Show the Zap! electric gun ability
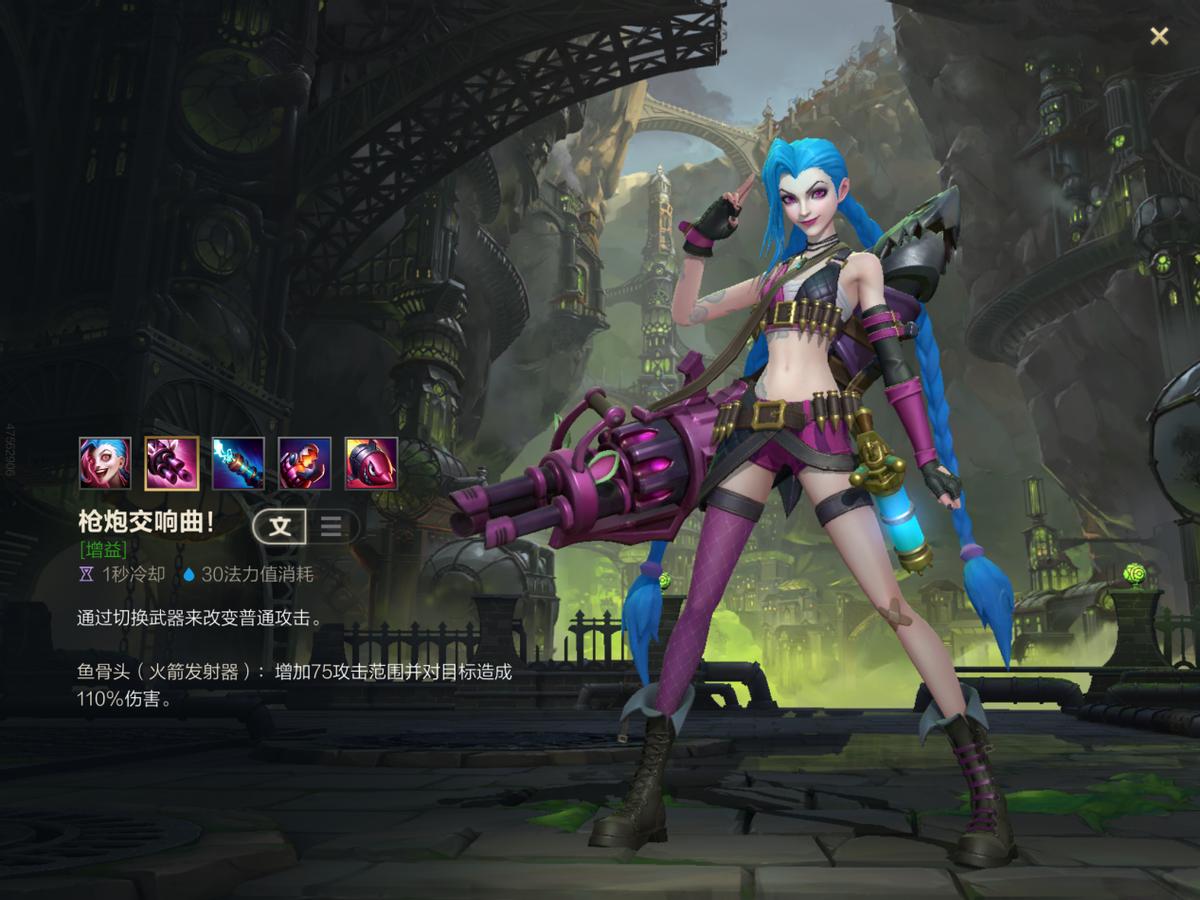 pyautogui.click(x=238, y=463)
